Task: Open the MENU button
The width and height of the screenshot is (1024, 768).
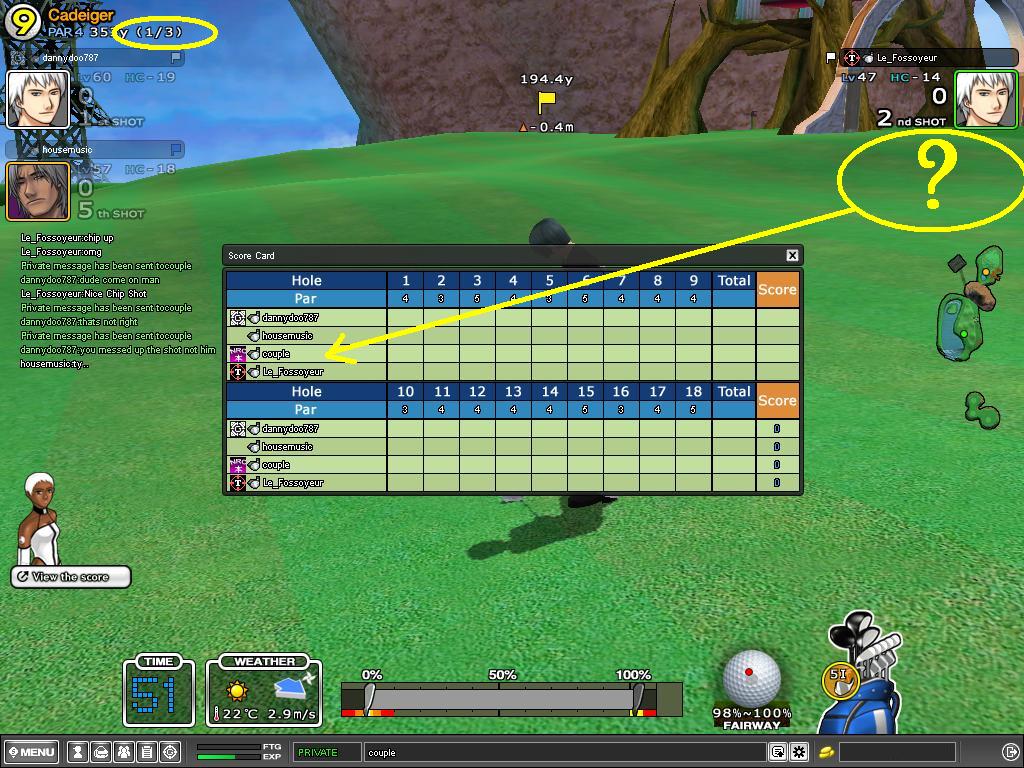Action: (32, 752)
